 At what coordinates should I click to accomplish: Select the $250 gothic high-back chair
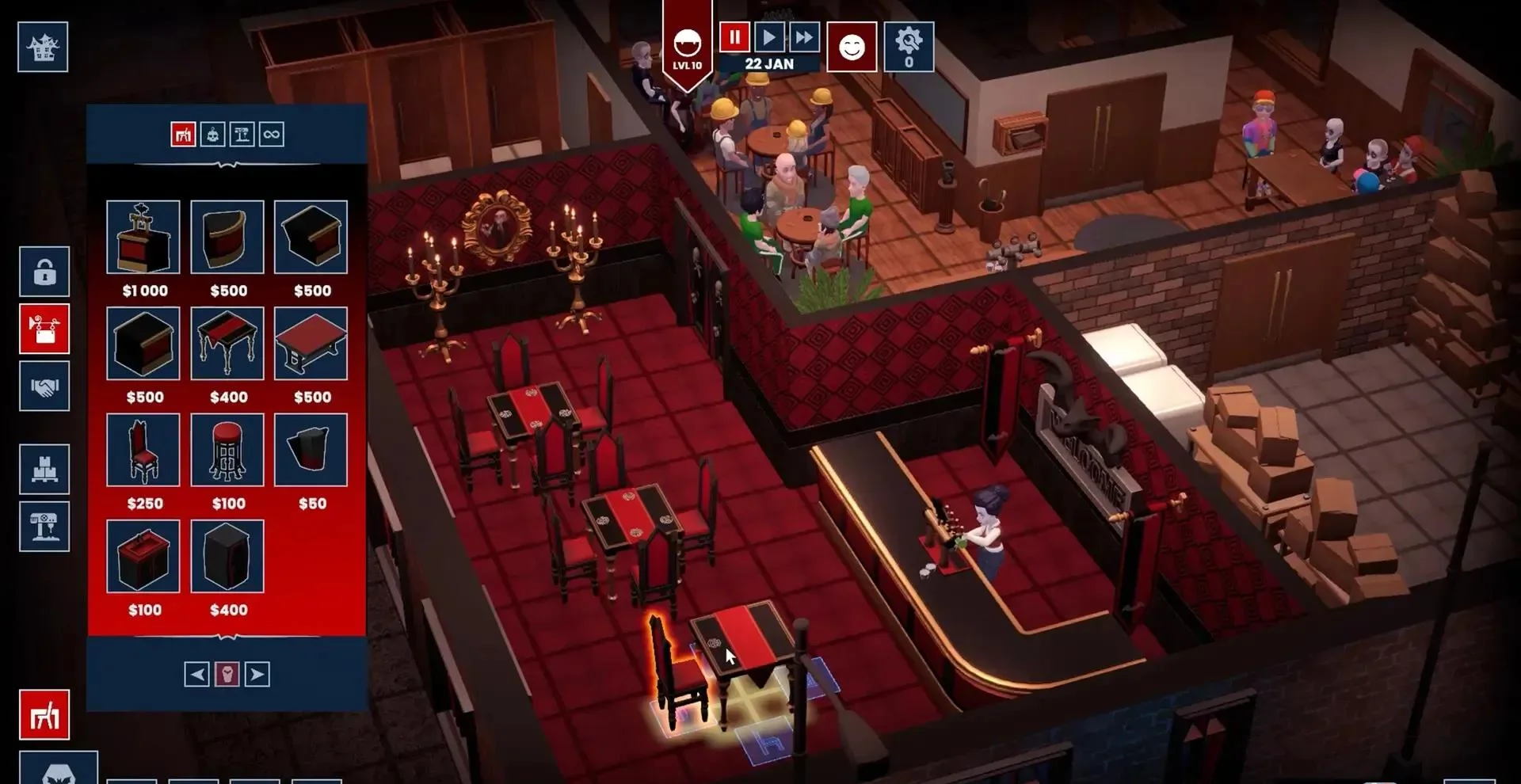143,450
